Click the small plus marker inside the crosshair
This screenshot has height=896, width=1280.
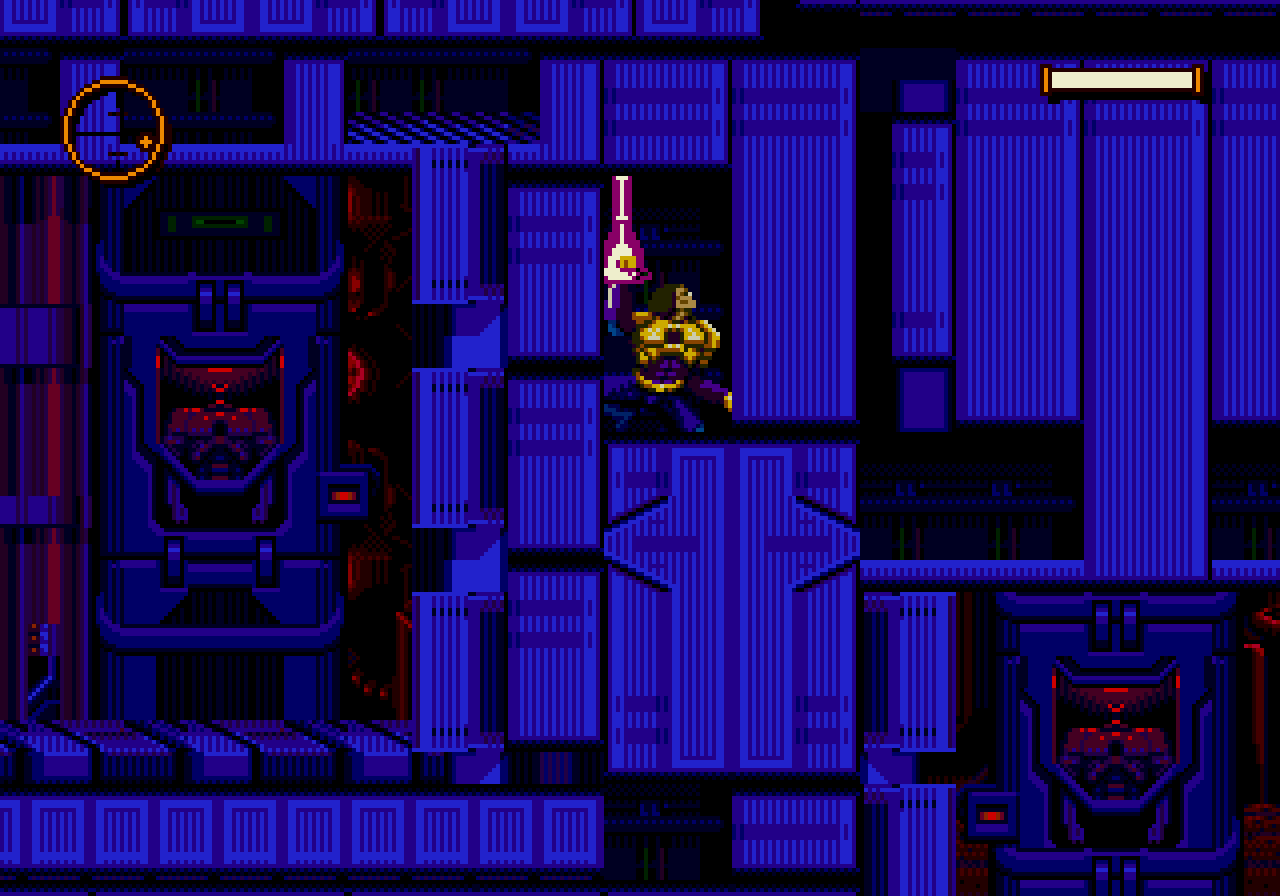point(146,143)
